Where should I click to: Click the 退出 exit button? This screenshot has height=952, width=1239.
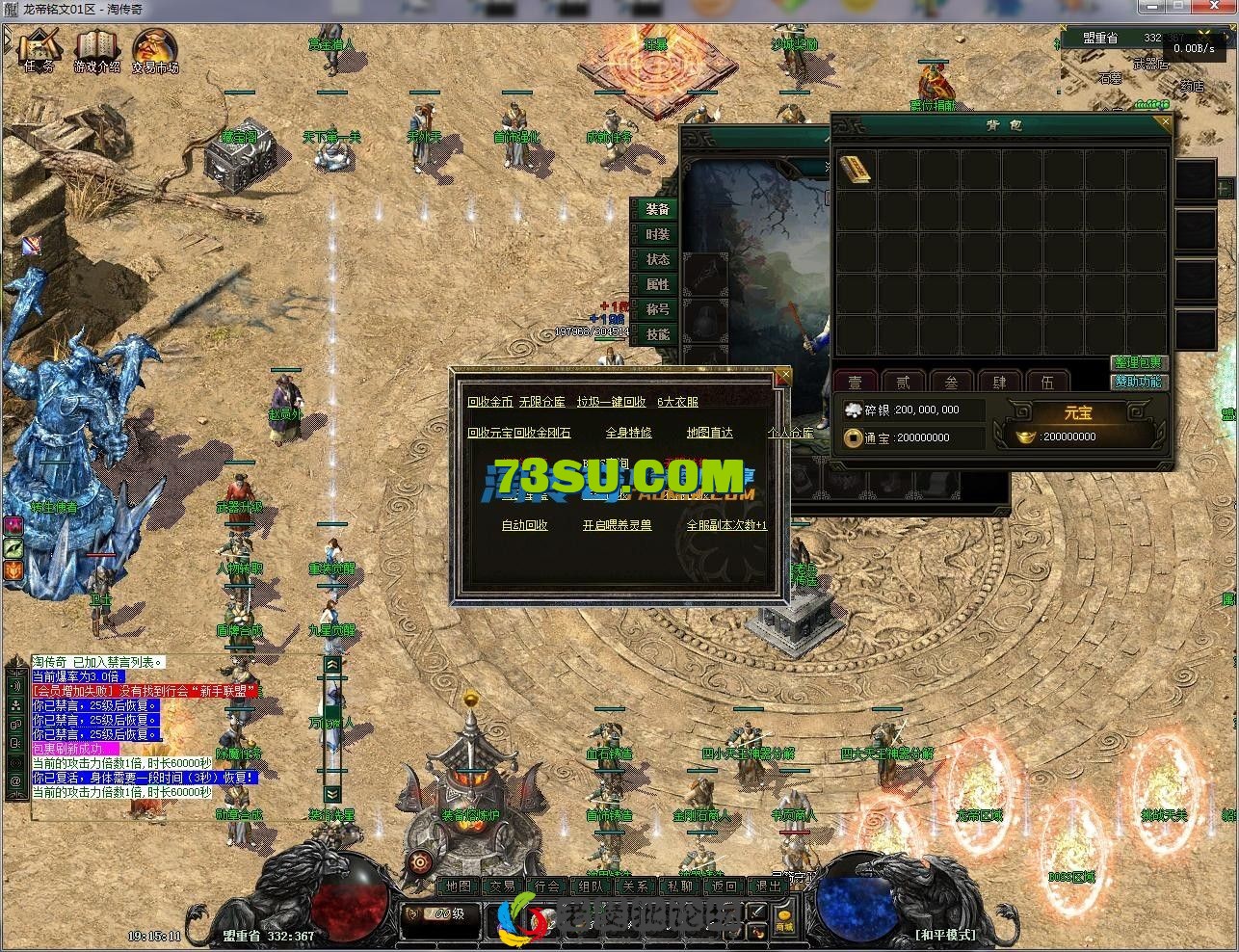(x=769, y=886)
